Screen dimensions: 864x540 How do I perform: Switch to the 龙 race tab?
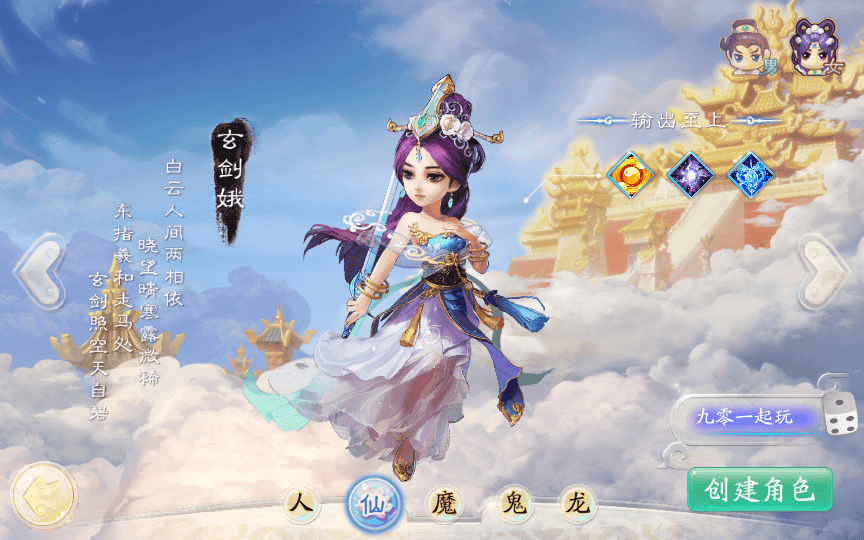577,503
